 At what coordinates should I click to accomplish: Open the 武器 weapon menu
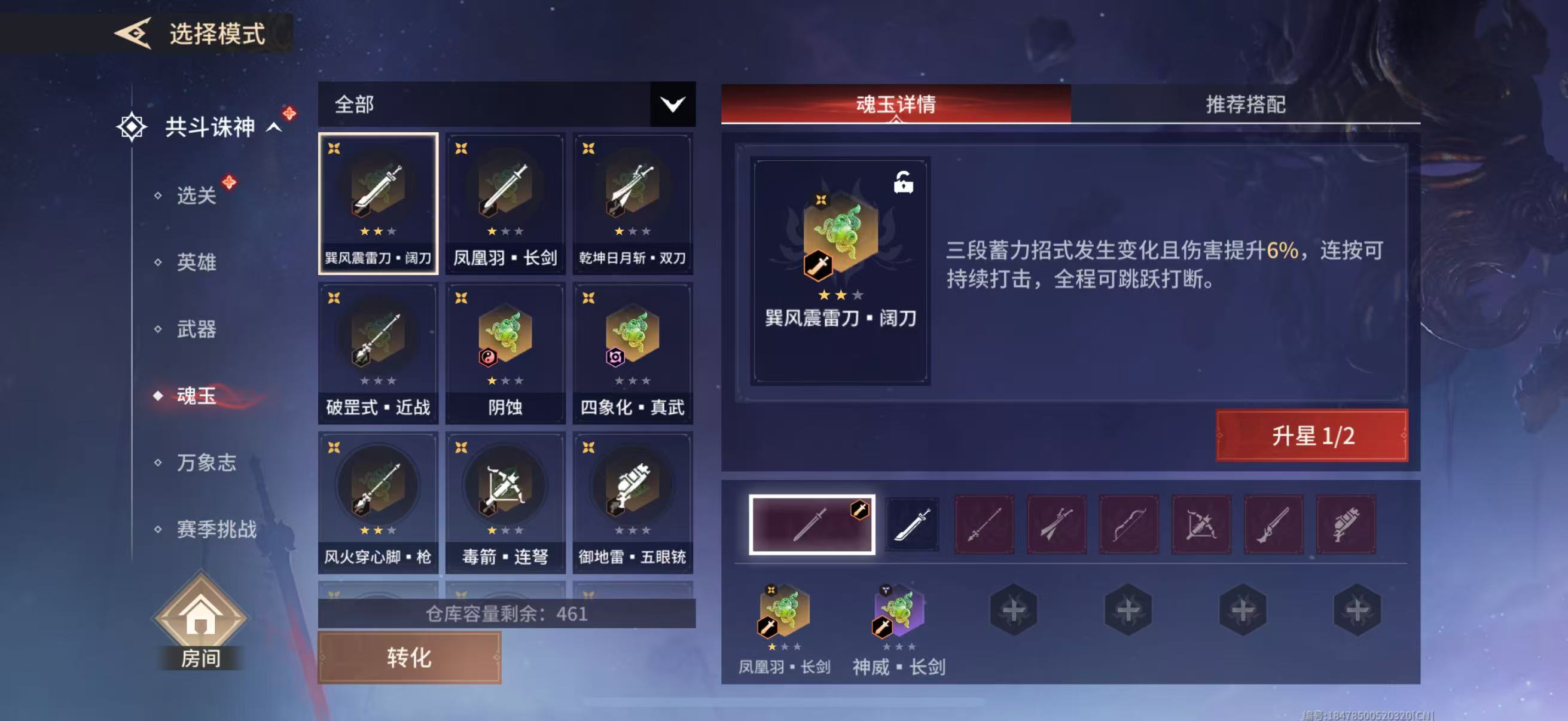pos(196,329)
